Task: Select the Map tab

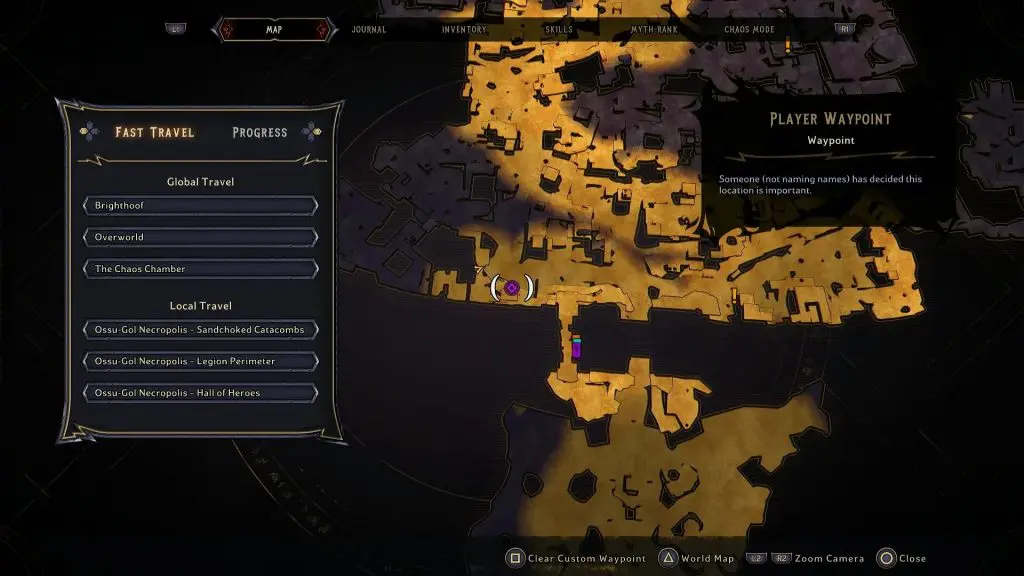Action: click(274, 30)
